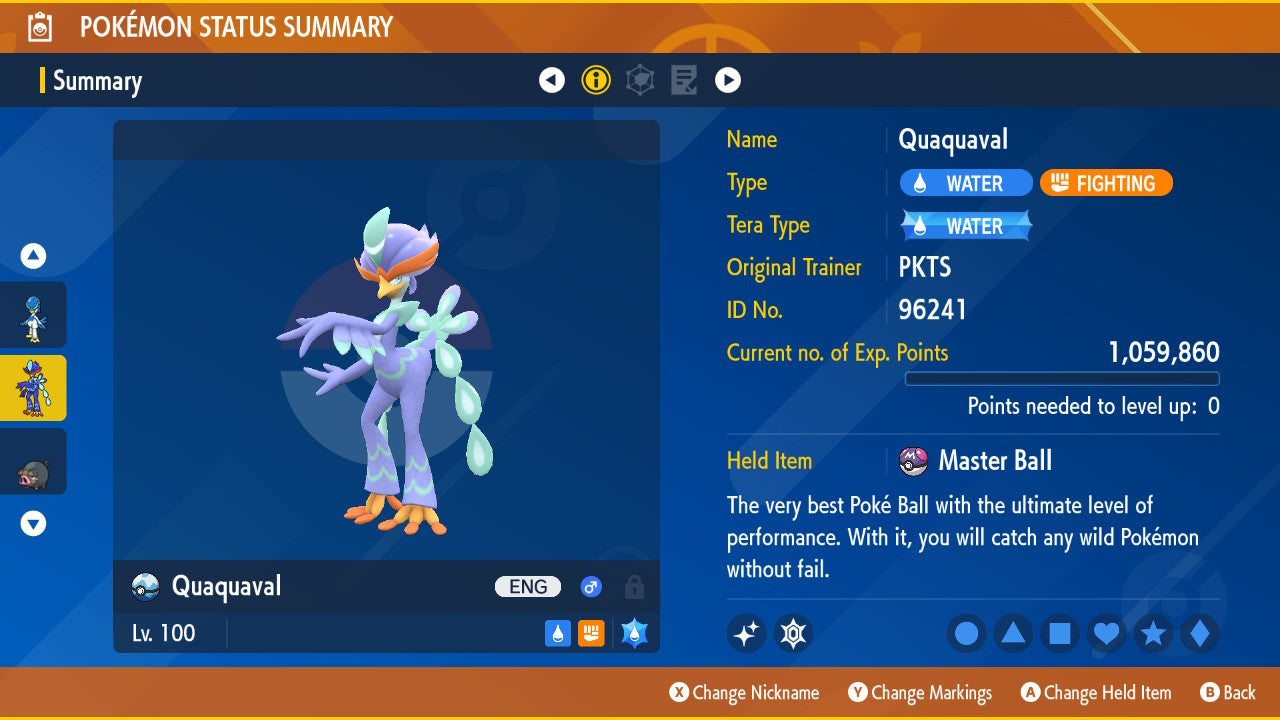Click the Master Ball held item icon
Viewport: 1280px width, 720px height.
coord(912,461)
